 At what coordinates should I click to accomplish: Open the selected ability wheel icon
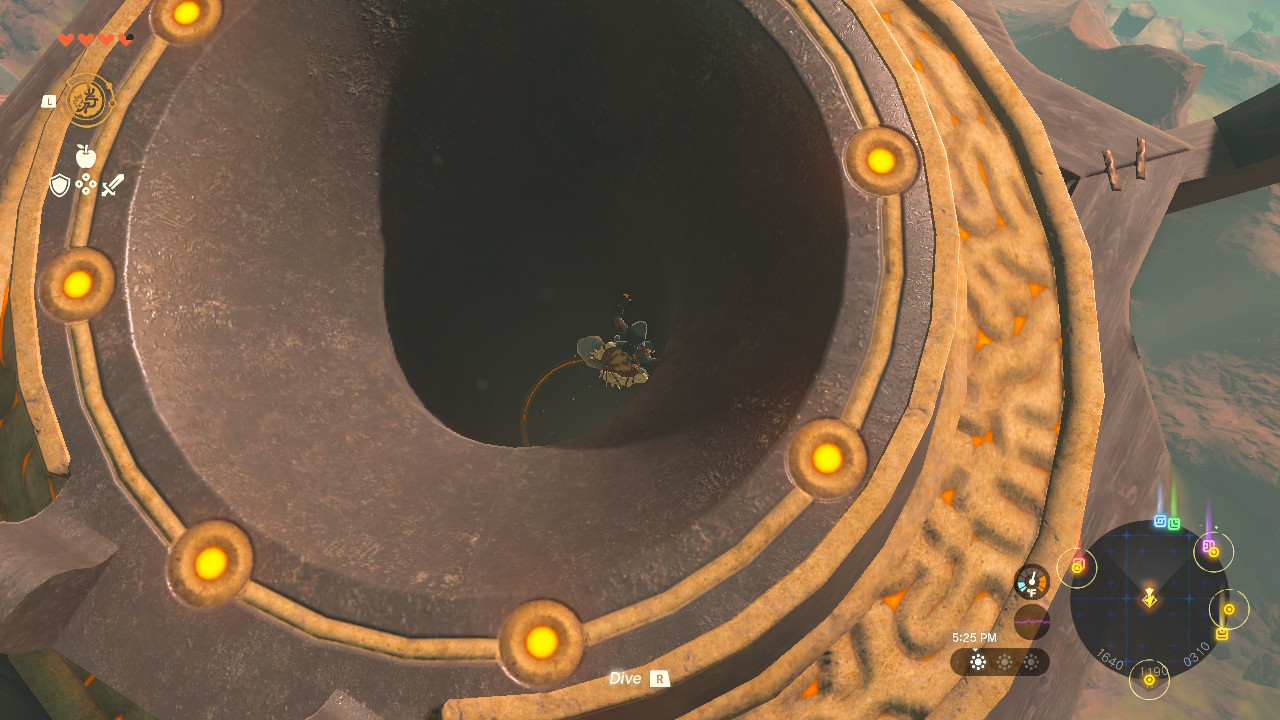[x=89, y=101]
